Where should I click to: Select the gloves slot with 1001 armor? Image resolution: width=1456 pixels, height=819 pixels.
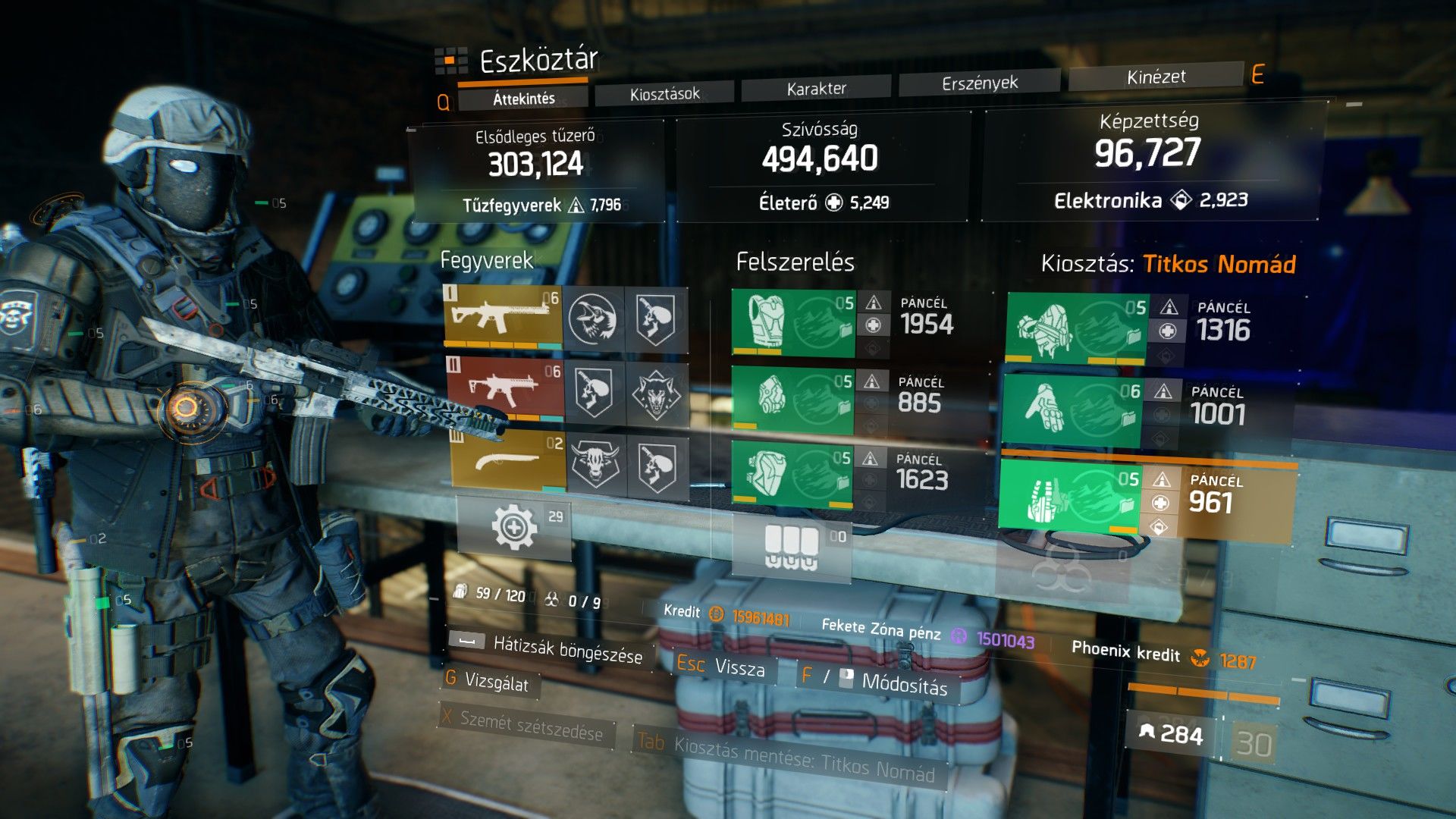1072,412
